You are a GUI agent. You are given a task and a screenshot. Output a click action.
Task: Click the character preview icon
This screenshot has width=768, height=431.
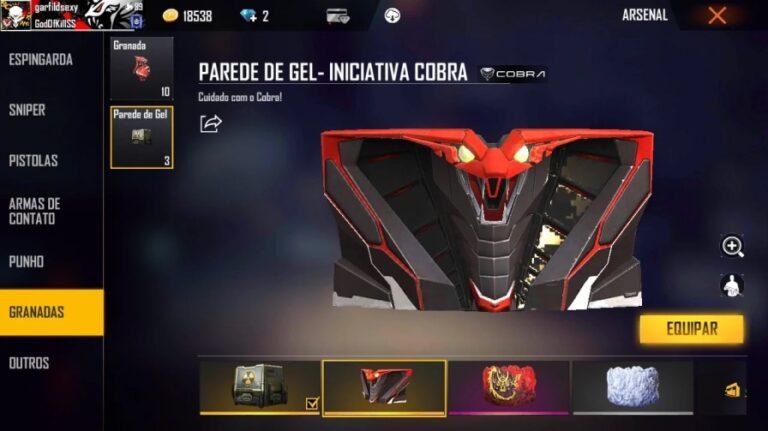[733, 285]
